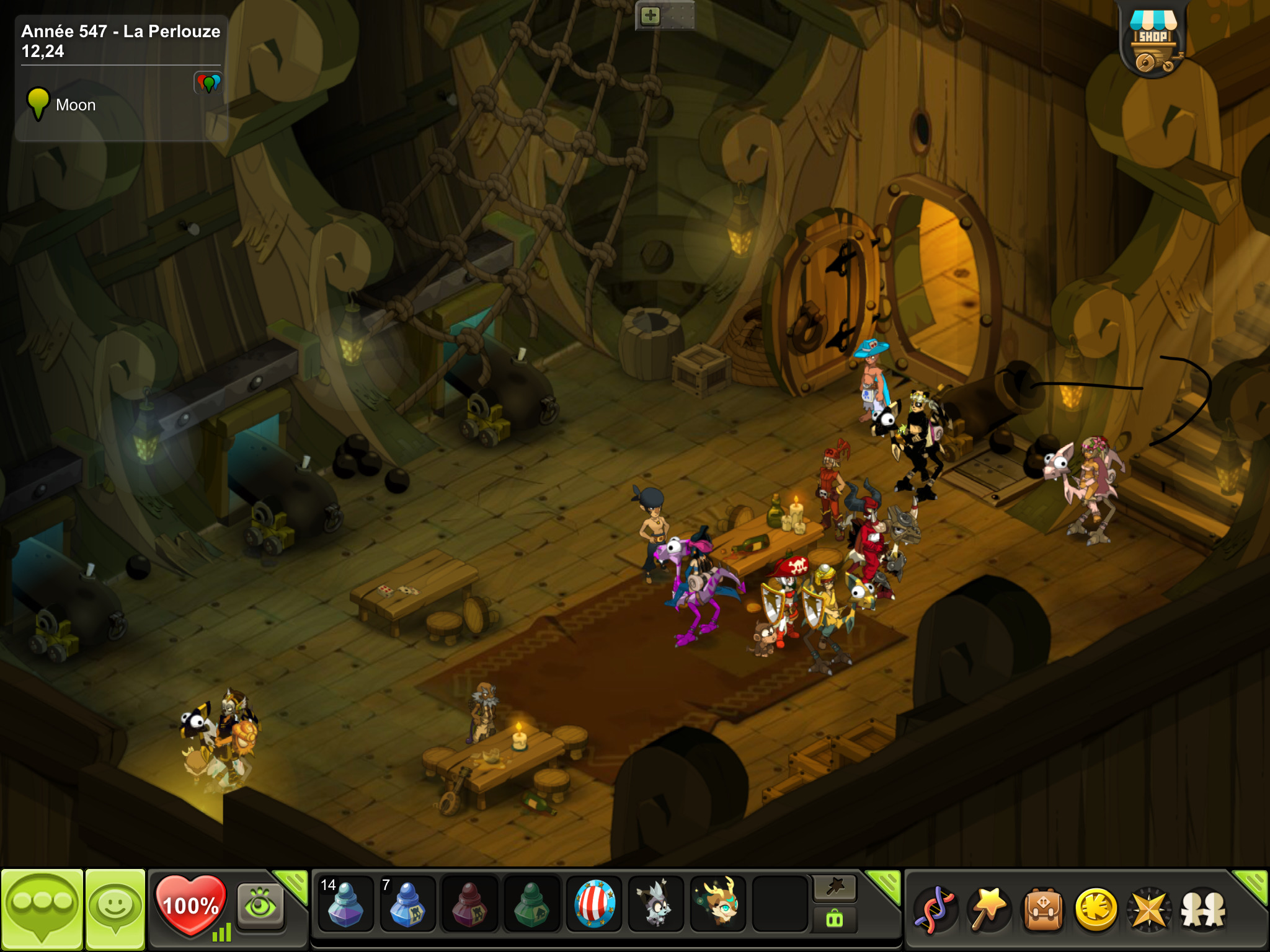Screen dimensions: 1270x952
Task: Open the DNA helix characteristics menu
Action: (936, 910)
